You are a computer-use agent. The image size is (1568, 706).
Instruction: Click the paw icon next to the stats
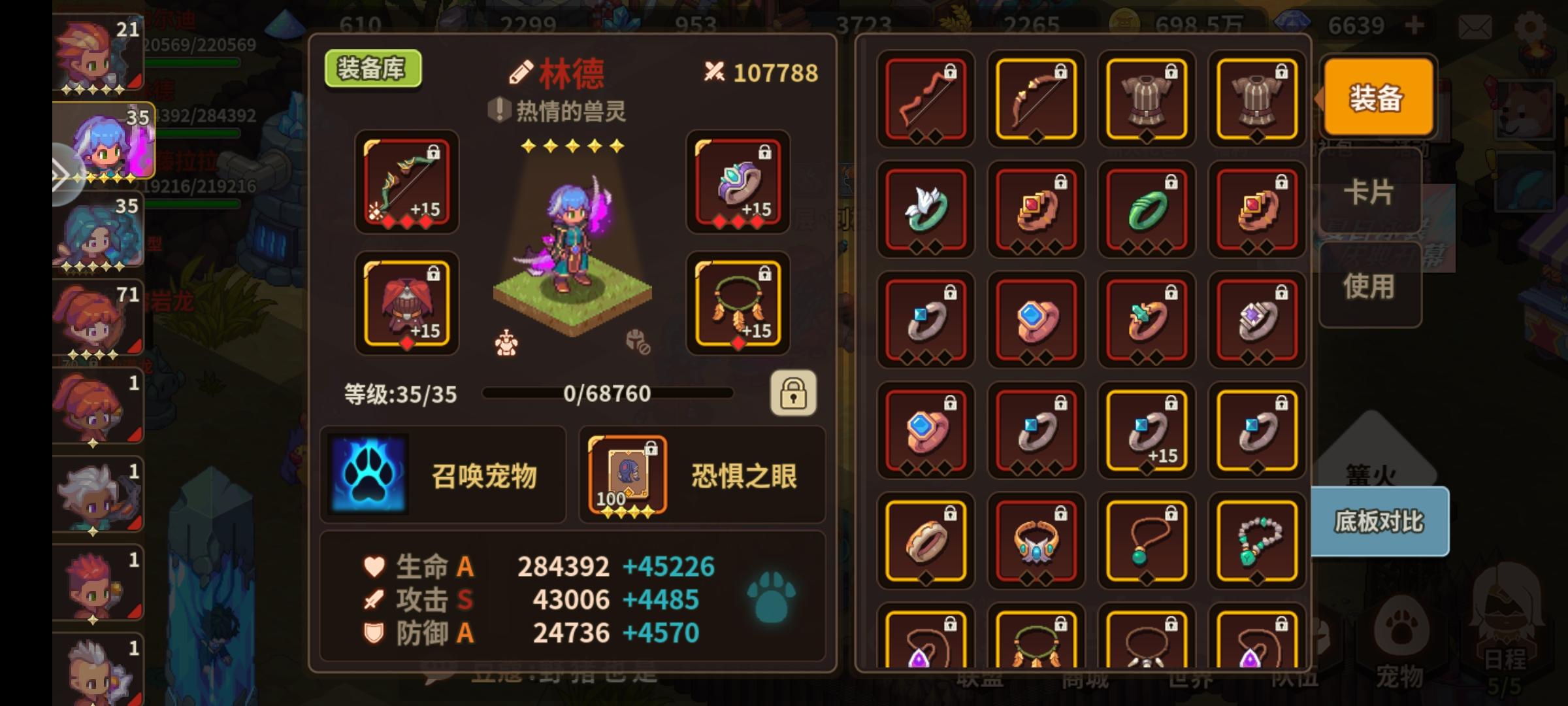pos(773,598)
